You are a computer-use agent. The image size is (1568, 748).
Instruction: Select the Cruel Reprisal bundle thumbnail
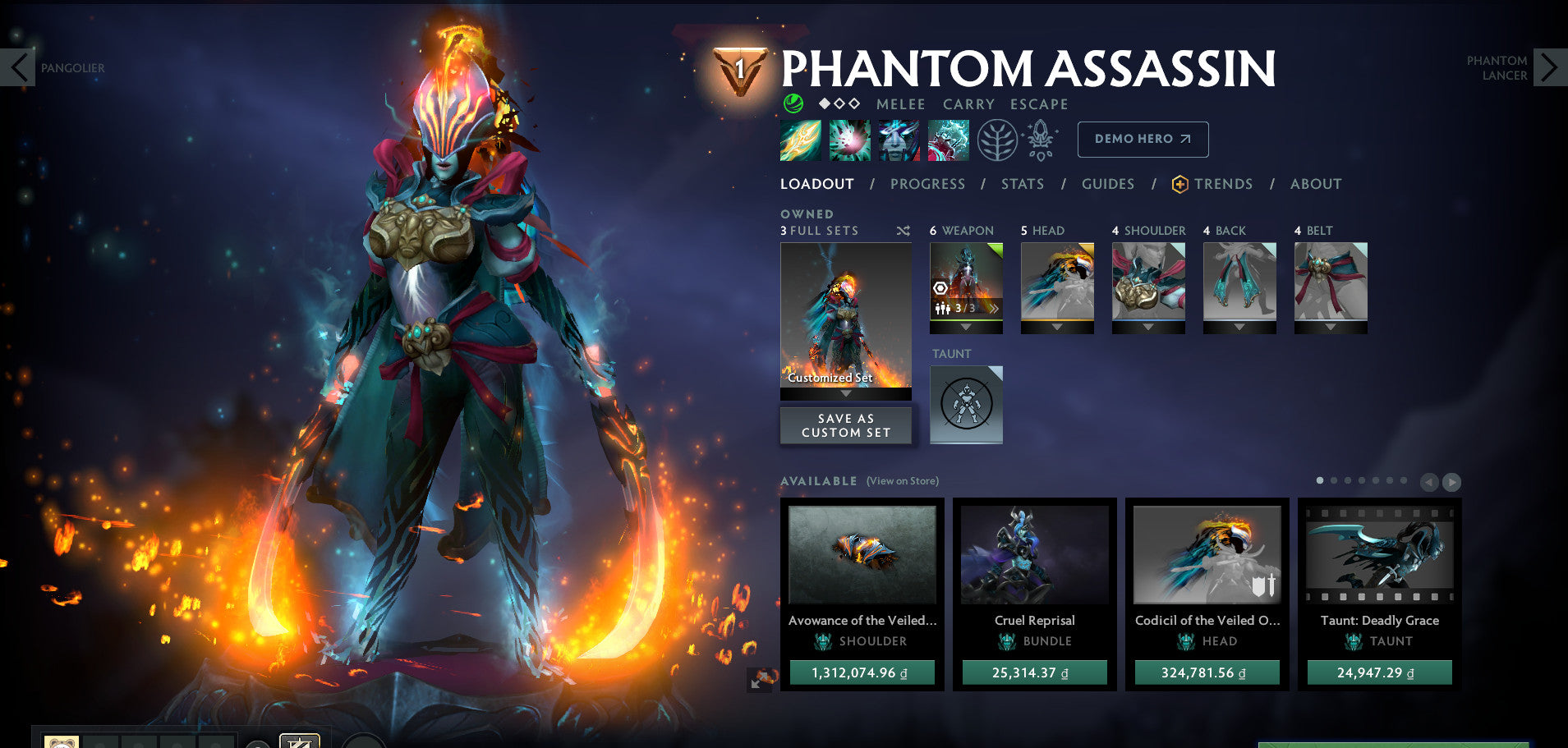click(1034, 556)
